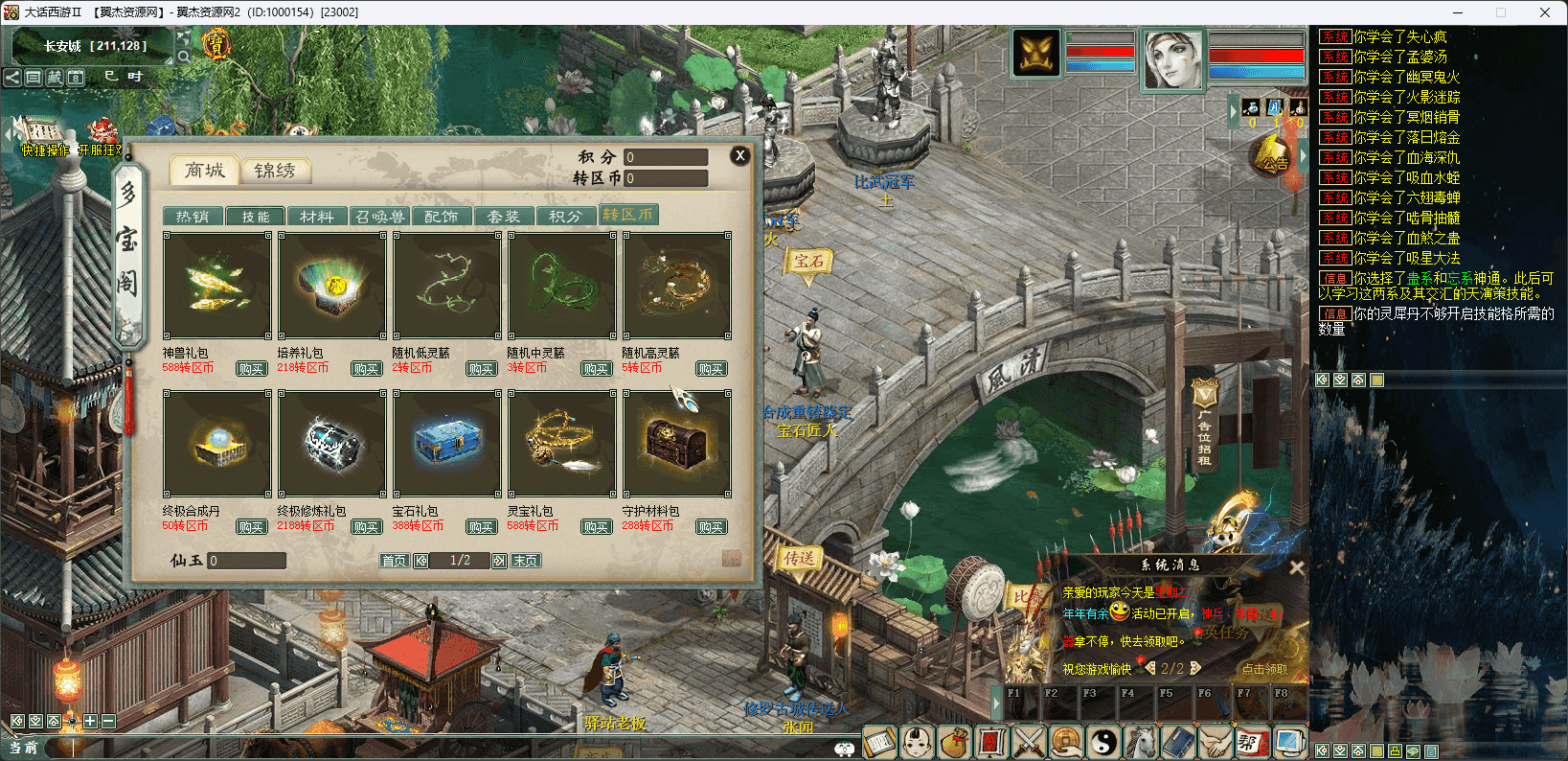Open the 配饰 category tab
The height and width of the screenshot is (761, 1568).
441,217
